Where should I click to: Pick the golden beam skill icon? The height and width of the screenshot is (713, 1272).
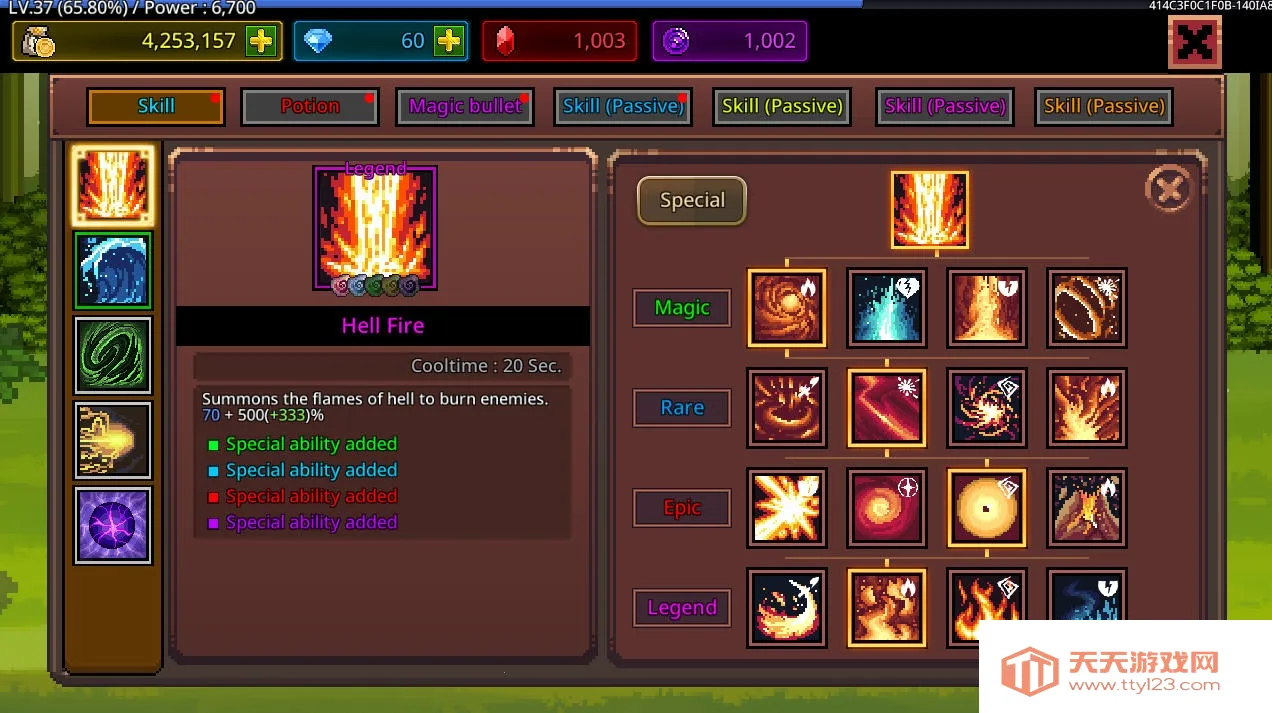click(113, 440)
